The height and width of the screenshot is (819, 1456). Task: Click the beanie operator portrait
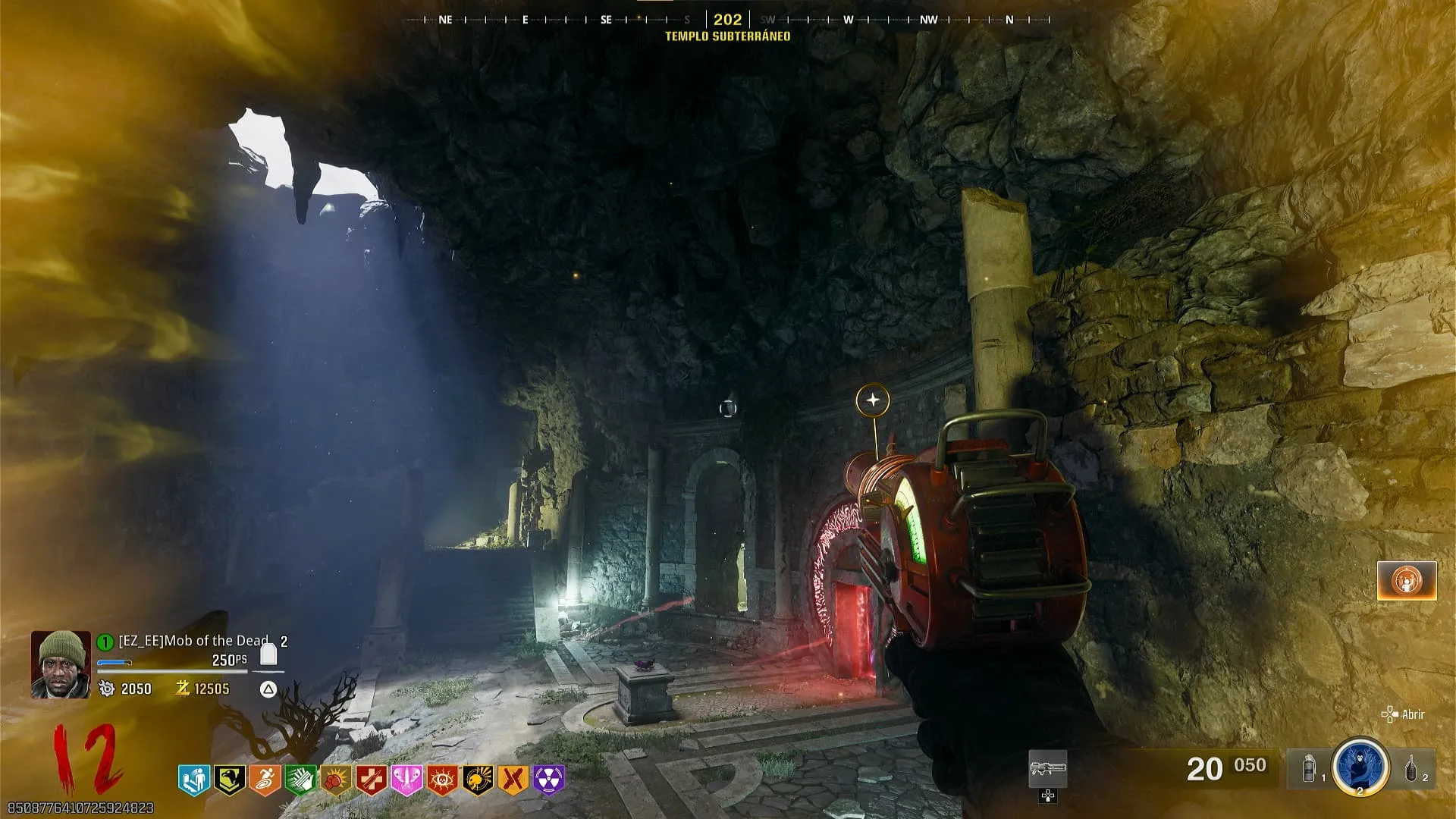click(x=61, y=664)
